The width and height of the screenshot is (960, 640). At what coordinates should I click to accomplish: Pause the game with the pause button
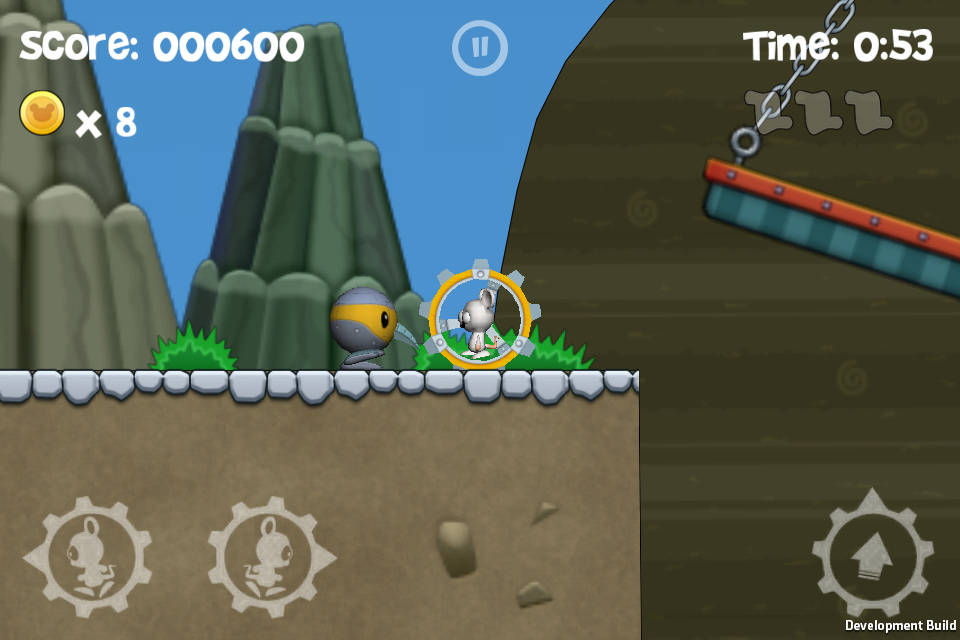pyautogui.click(x=480, y=47)
